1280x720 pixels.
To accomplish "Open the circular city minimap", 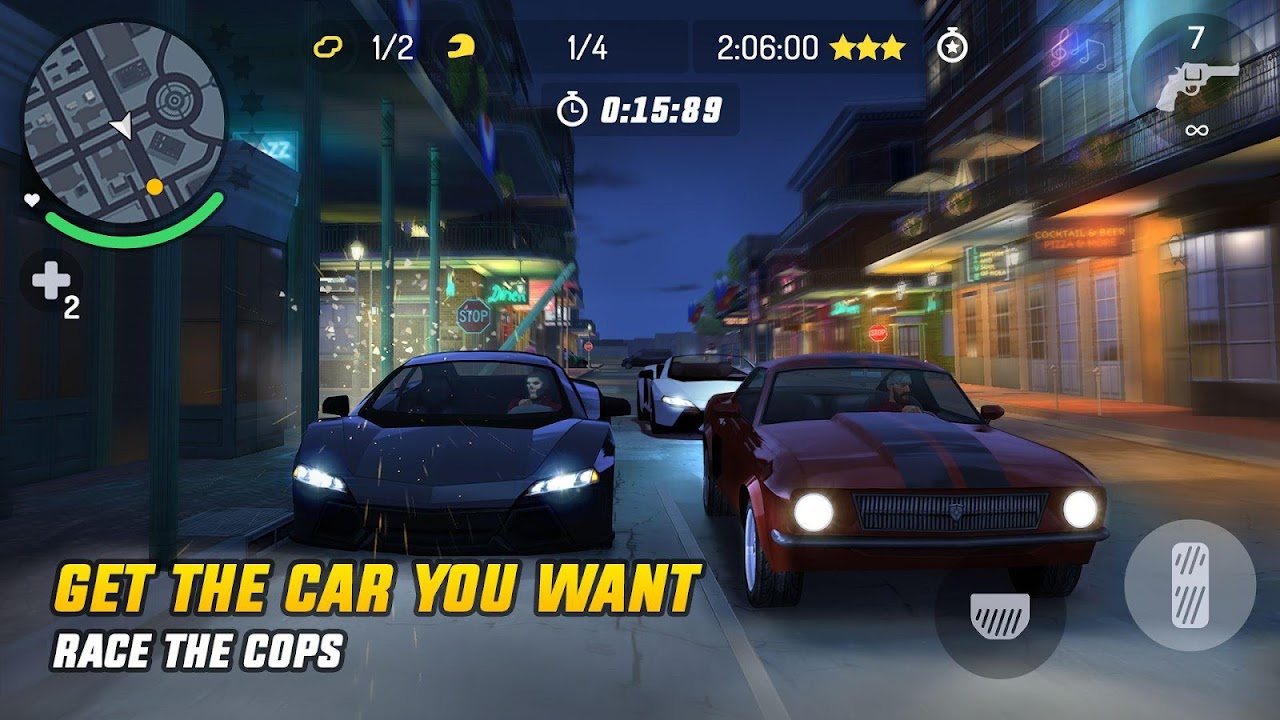I will 122,124.
